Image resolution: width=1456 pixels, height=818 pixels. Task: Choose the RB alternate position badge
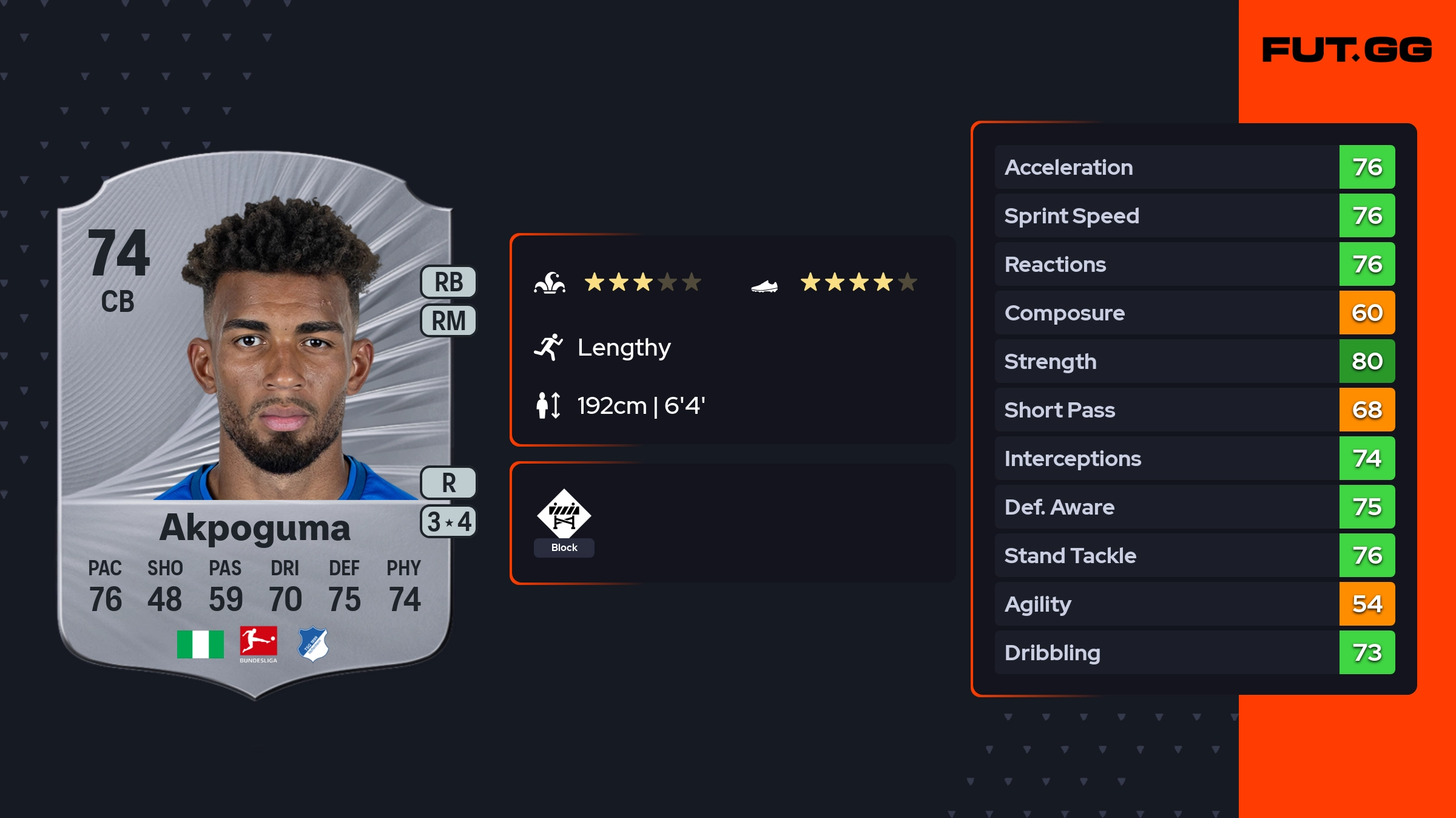pyautogui.click(x=448, y=282)
